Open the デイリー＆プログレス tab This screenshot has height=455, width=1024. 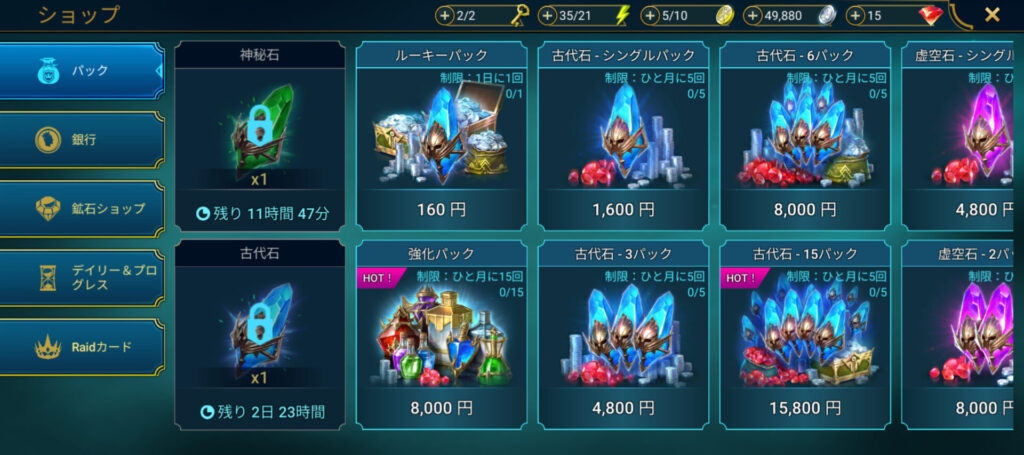coord(82,278)
